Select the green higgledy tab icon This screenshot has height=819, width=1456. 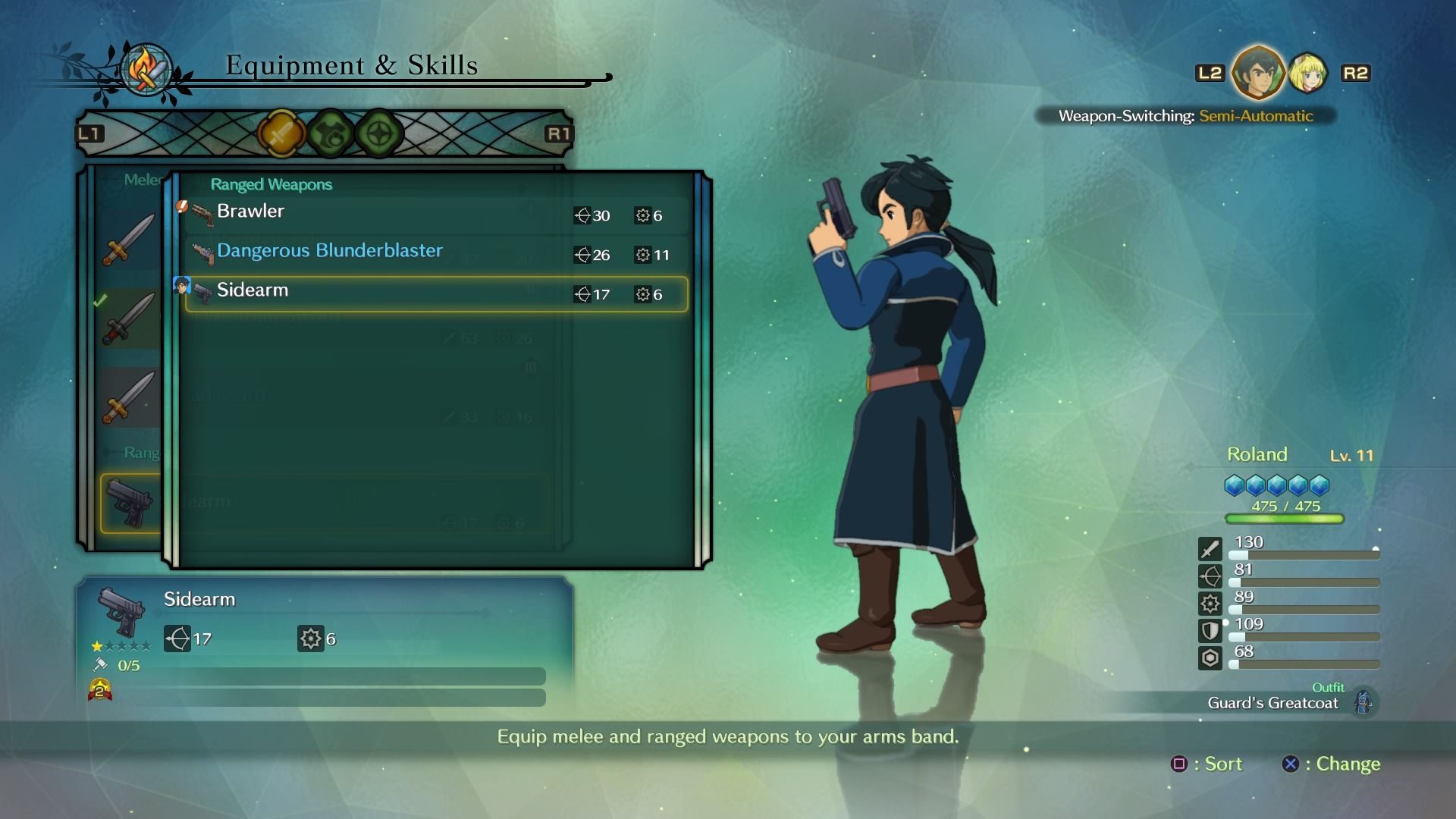[330, 131]
